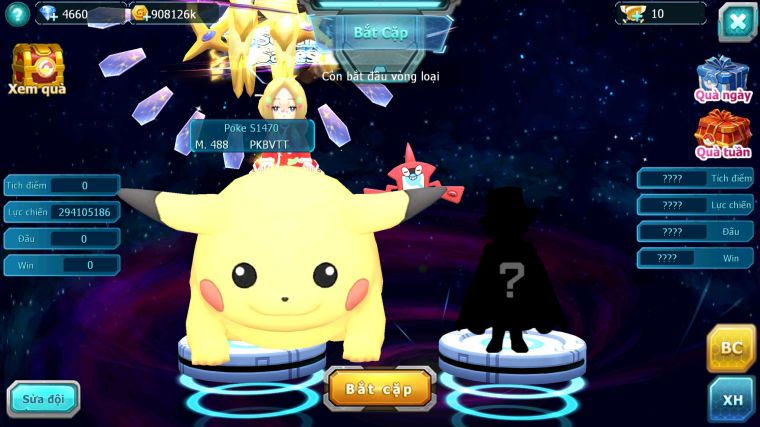Close the arena screen with X
Viewport: 760px width, 427px height.
737,21
